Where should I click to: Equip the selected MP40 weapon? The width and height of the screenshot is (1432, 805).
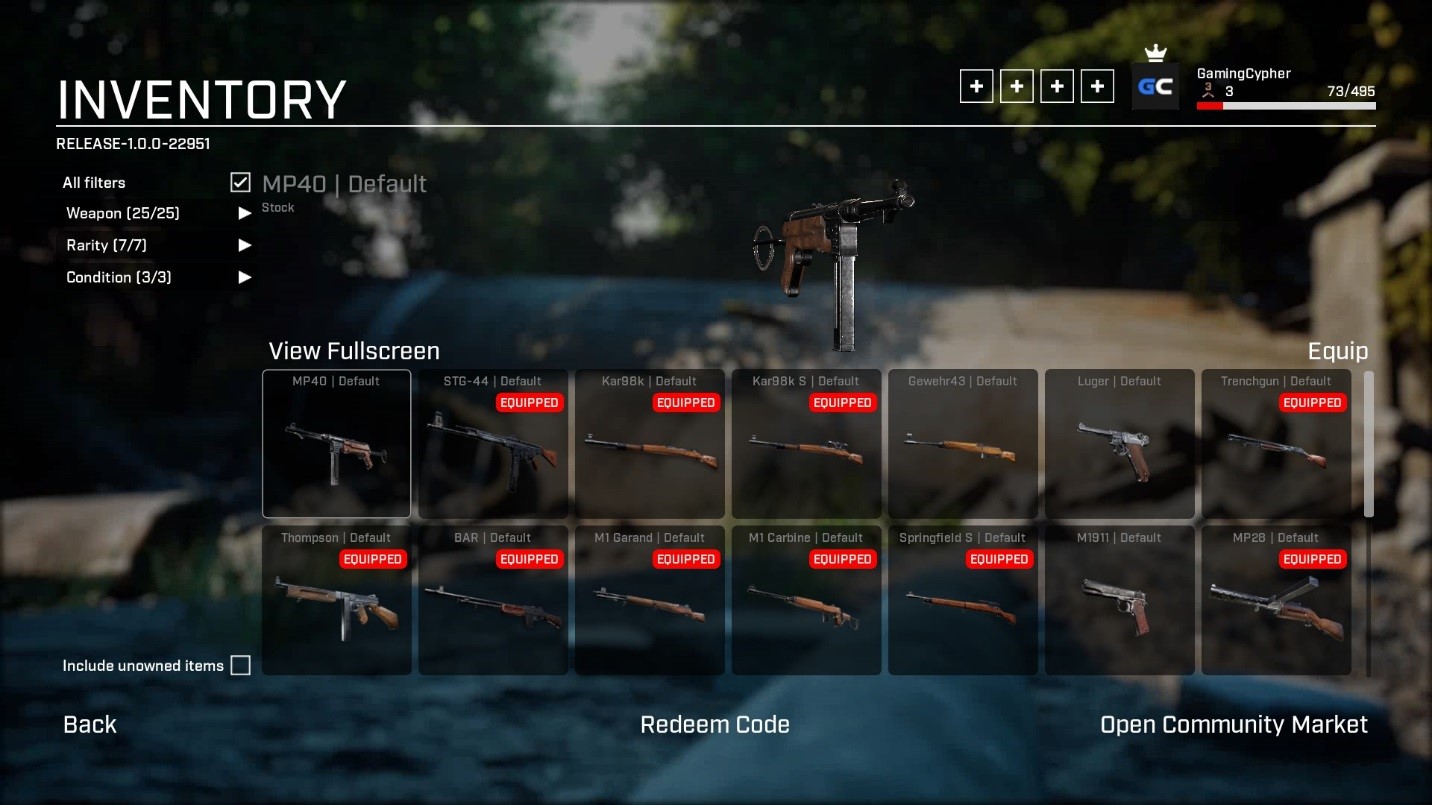point(1337,351)
